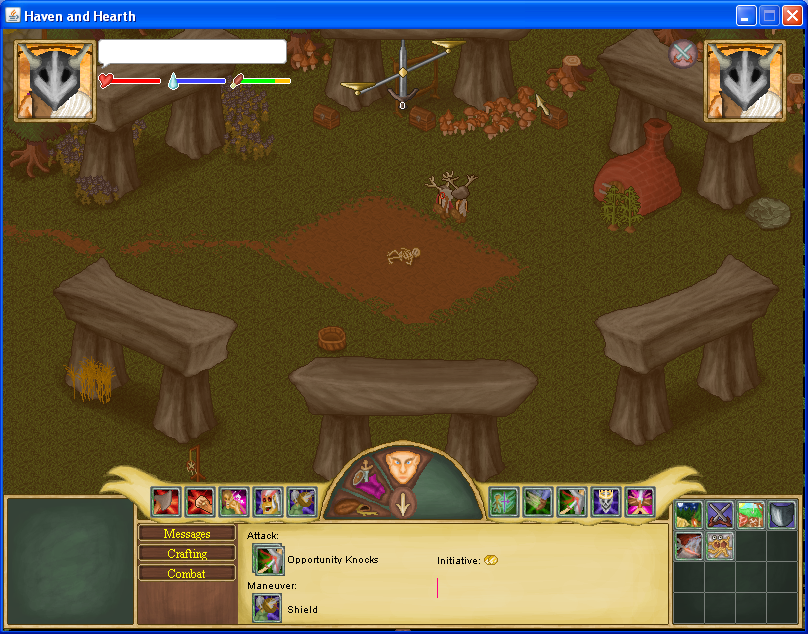Click the flying spaghetti monster menu icon

[720, 546]
